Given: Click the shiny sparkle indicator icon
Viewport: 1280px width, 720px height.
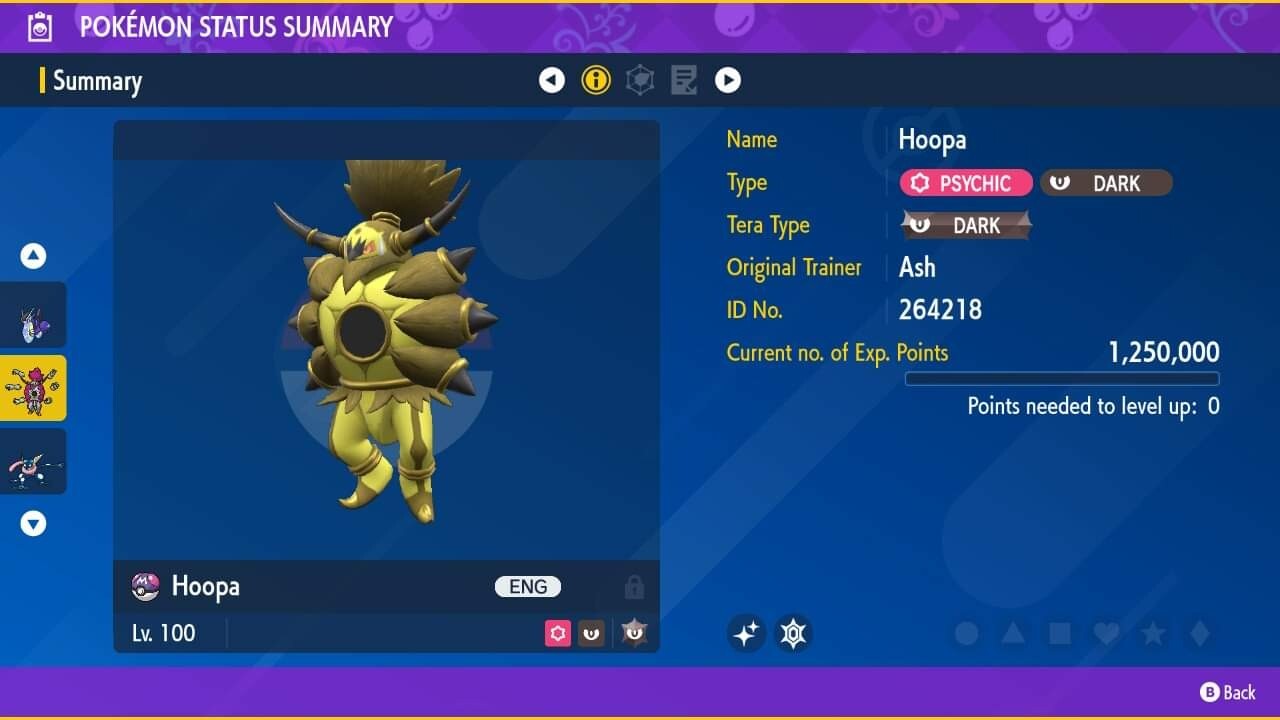Looking at the screenshot, I should 745,633.
